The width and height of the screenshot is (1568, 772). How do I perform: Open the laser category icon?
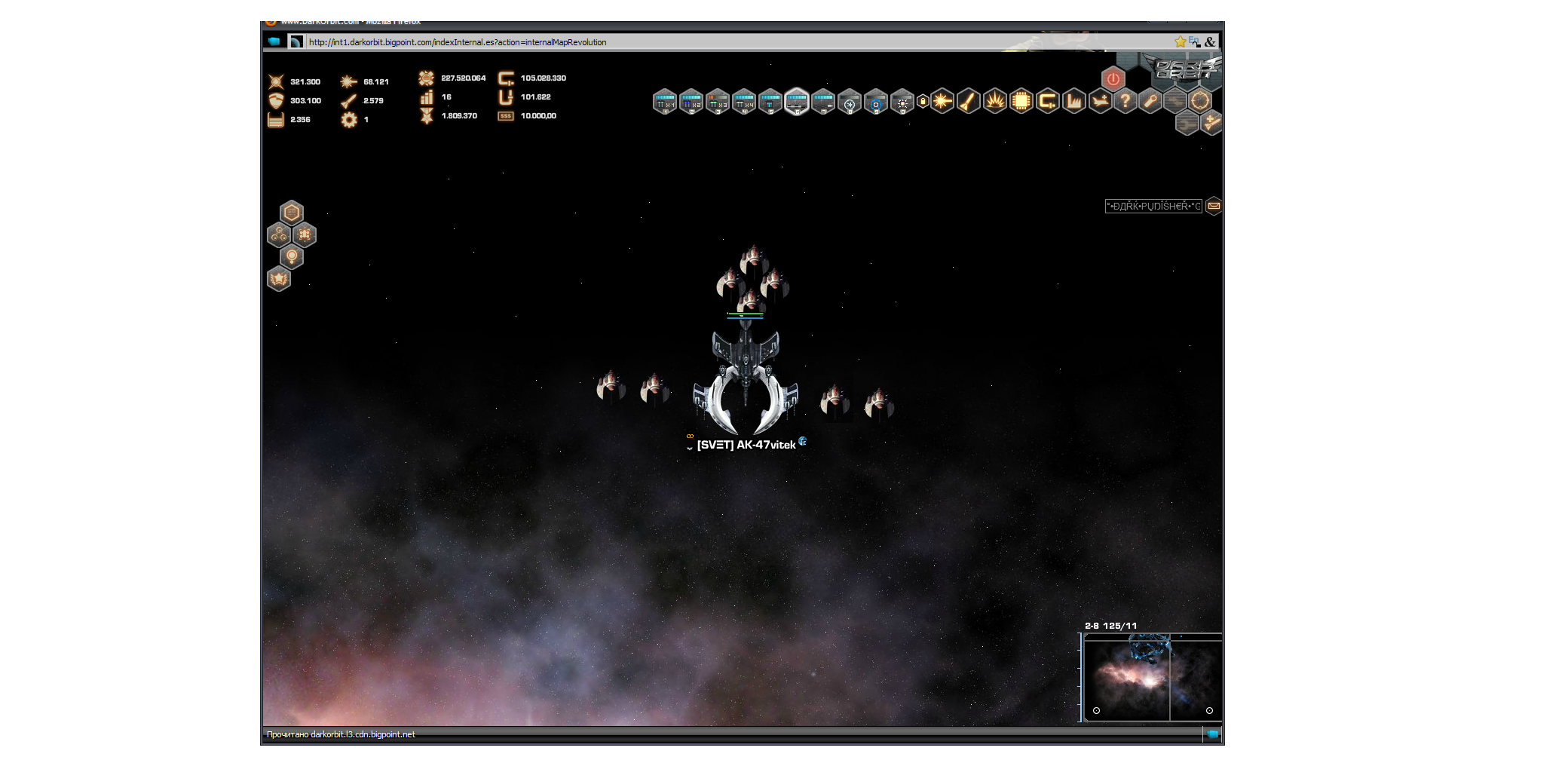[x=942, y=101]
